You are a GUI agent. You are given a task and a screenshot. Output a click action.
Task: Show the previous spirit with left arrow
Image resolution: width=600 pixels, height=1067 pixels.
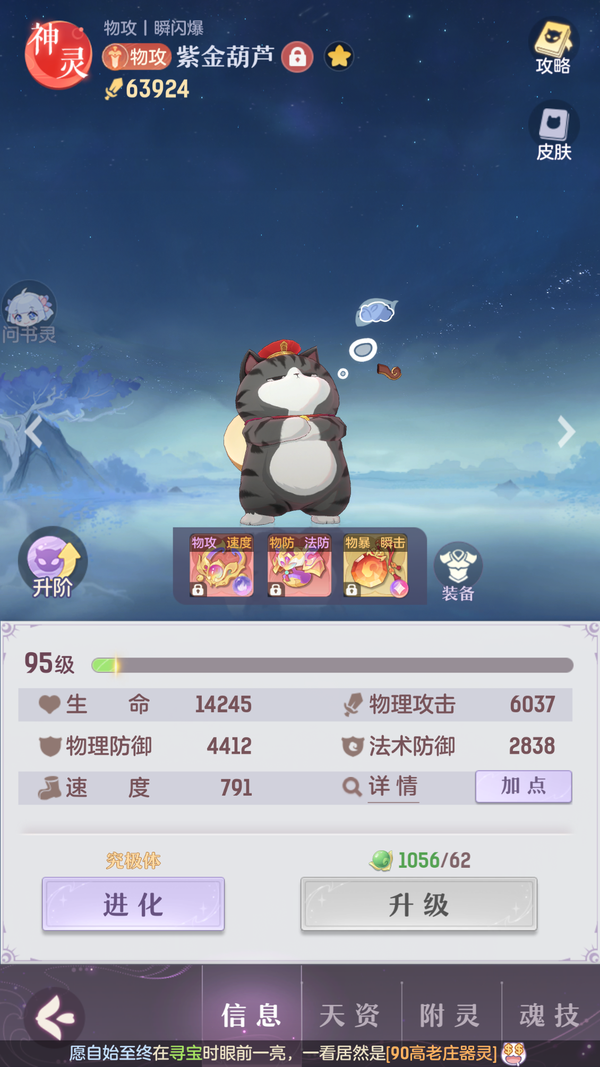tap(33, 432)
